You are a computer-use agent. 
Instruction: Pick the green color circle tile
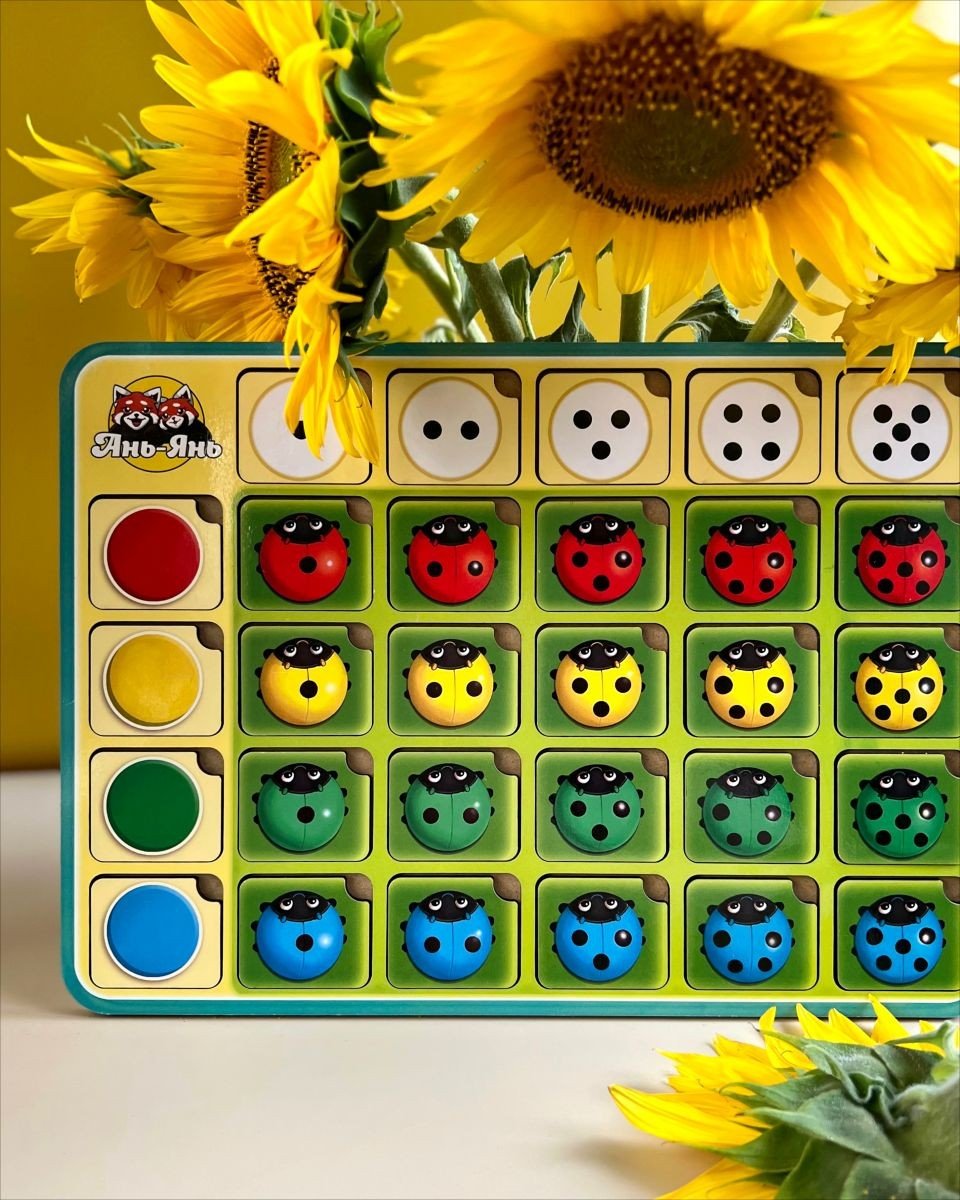(153, 806)
